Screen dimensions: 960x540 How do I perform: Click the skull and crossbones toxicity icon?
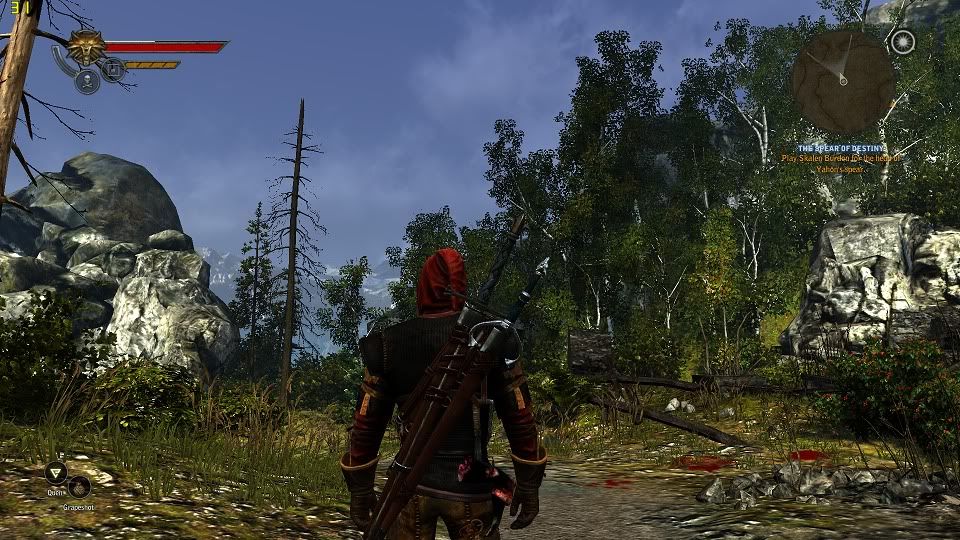(x=87, y=81)
